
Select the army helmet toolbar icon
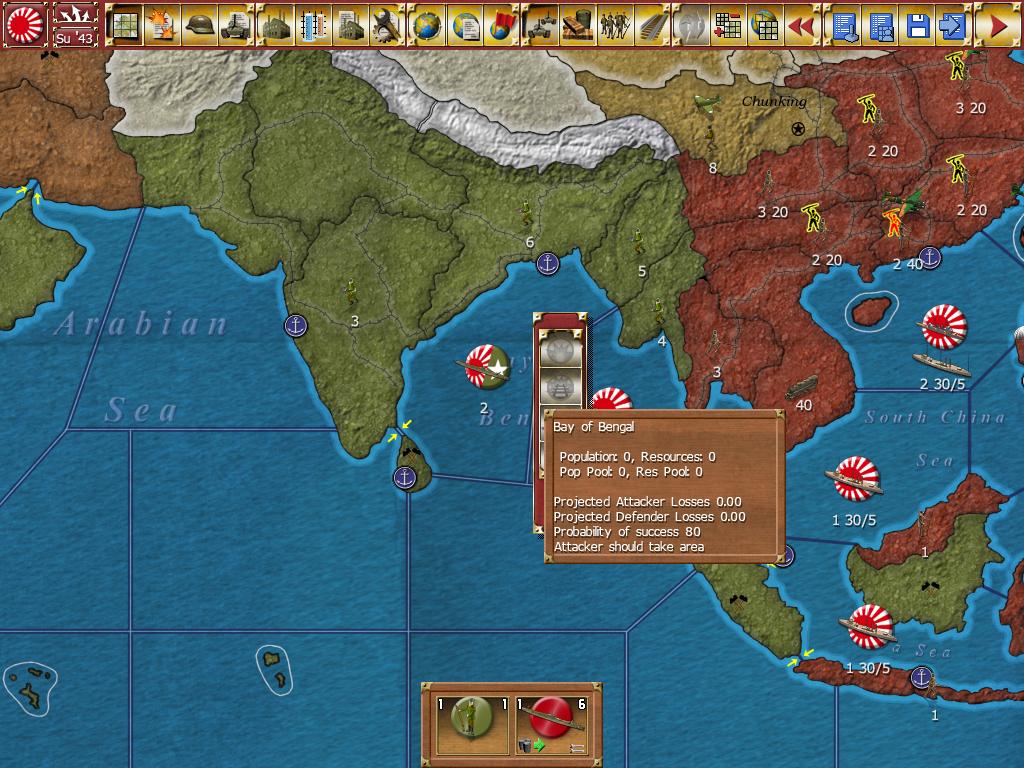point(200,25)
